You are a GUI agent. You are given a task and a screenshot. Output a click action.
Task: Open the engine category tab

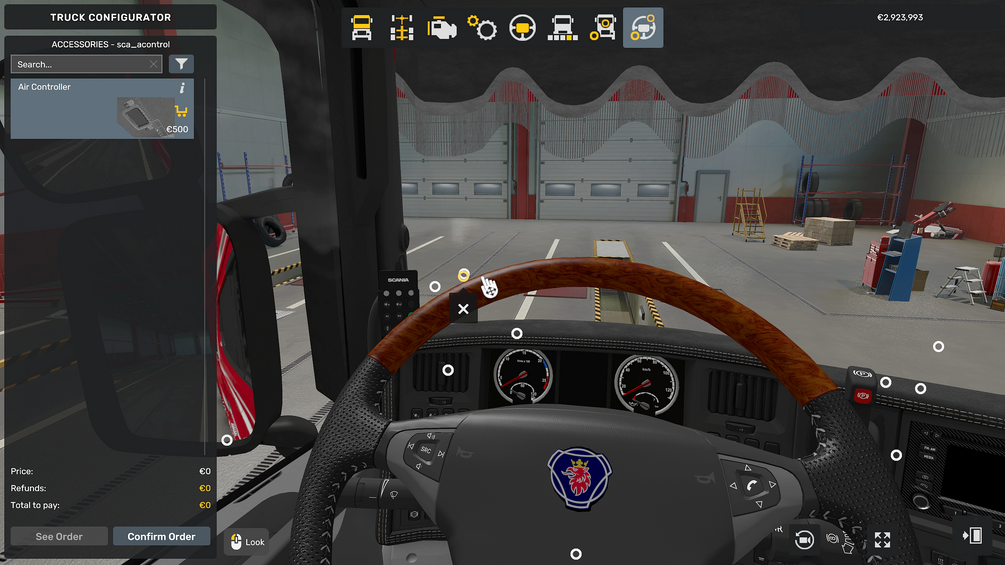pyautogui.click(x=442, y=28)
